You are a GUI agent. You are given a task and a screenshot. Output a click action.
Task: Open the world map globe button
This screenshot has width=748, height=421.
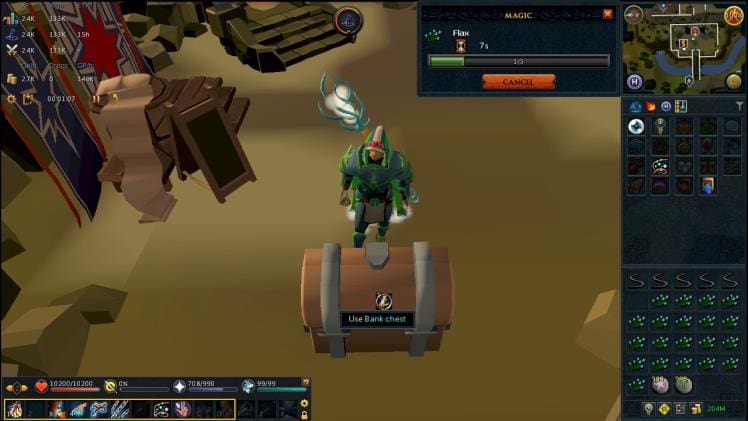[x=733, y=82]
